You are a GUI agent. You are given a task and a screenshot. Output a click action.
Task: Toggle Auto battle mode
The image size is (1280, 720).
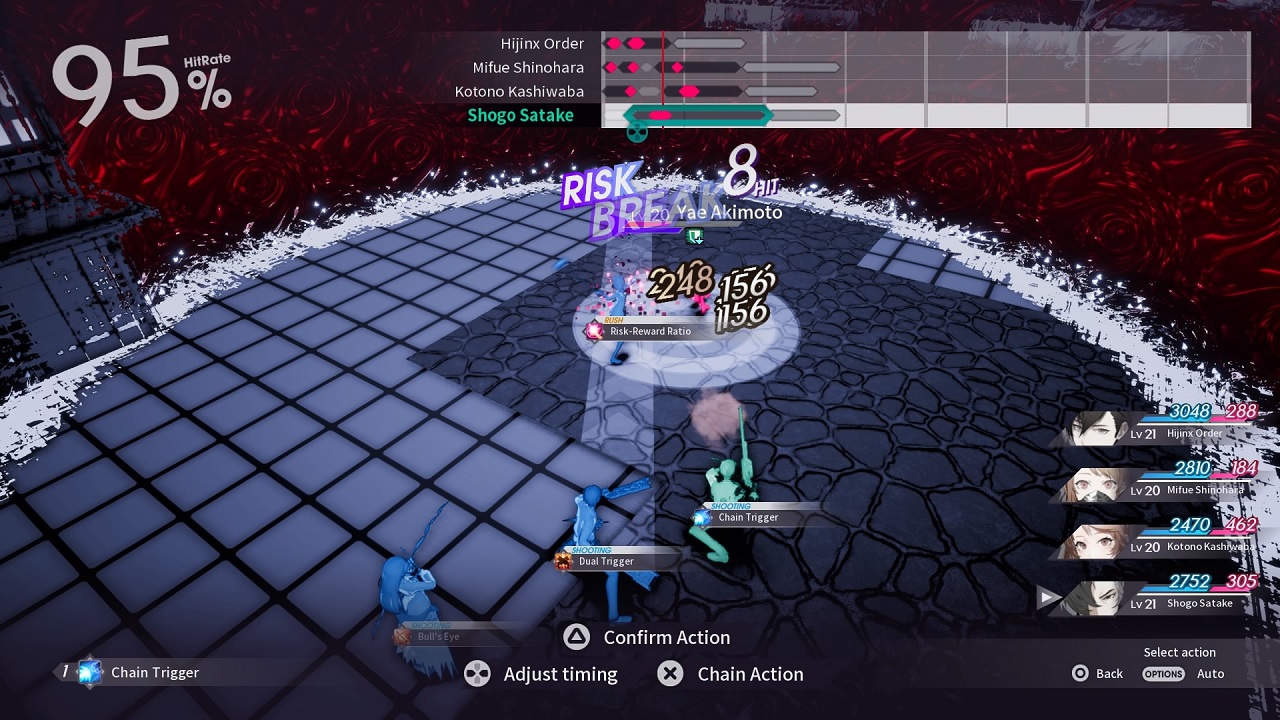tap(1185, 674)
